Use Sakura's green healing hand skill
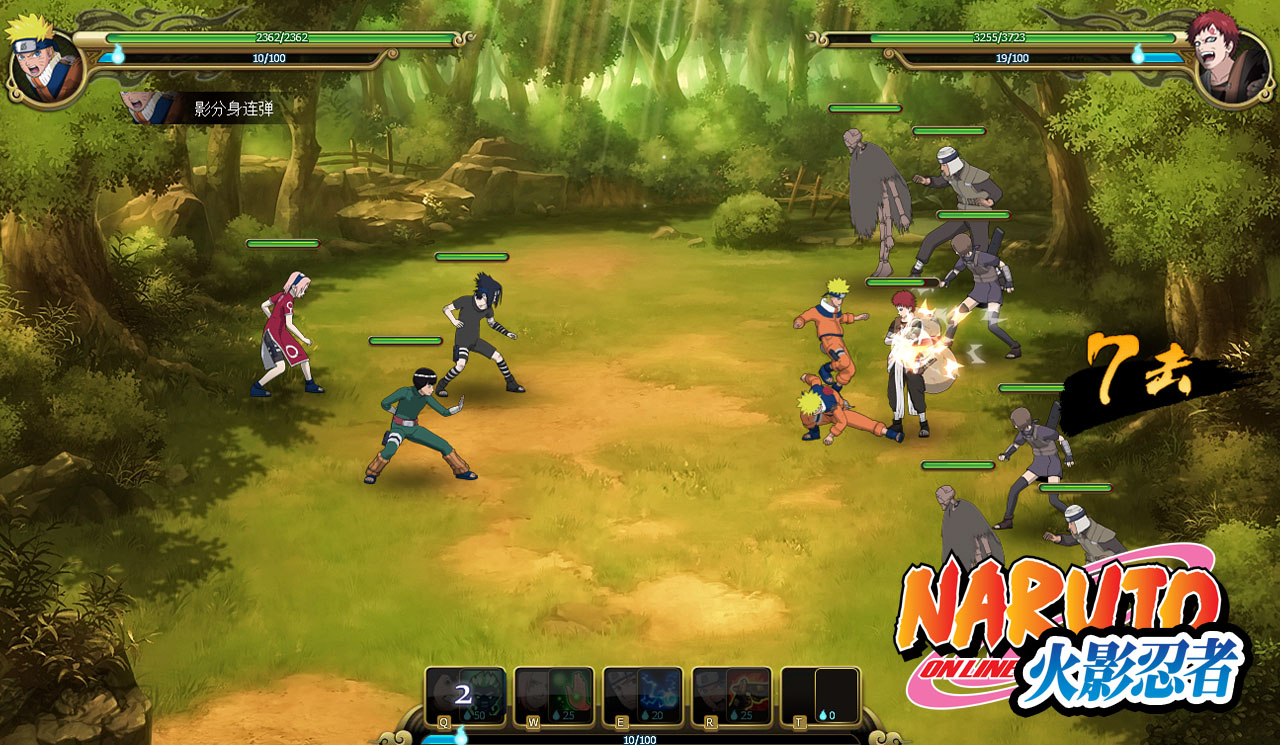 [553, 695]
